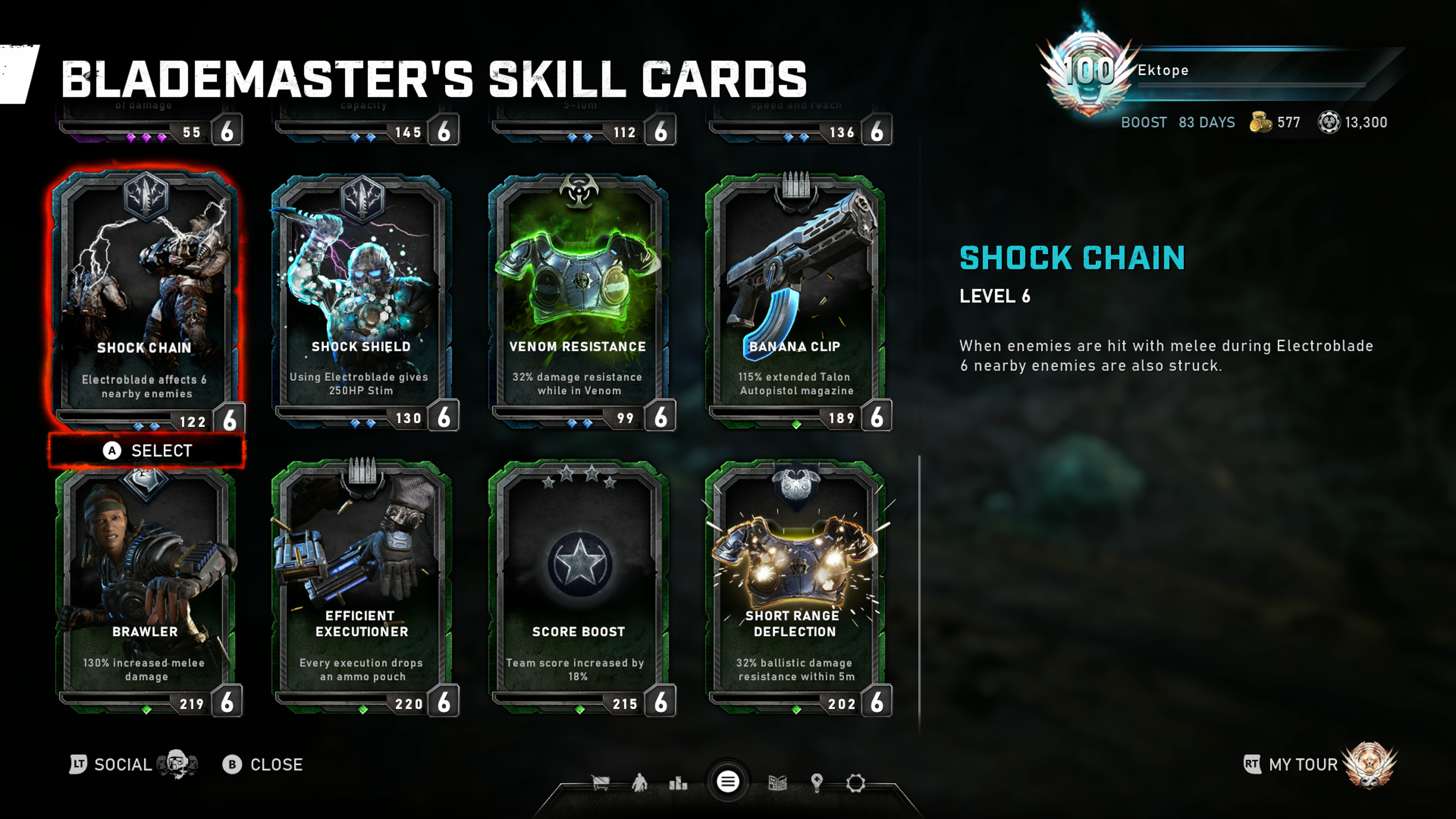The width and height of the screenshot is (1456, 819).
Task: Confirm with the Select button
Action: [147, 450]
